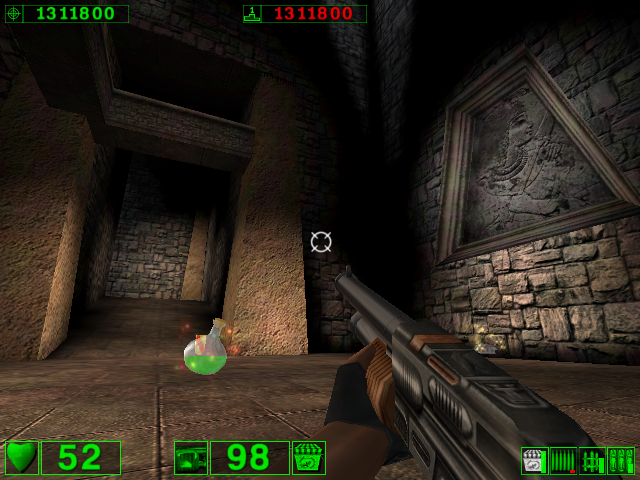Screen dimensions: 640x480
Task: Select the white shotgun shells box icon
Action: tap(534, 461)
